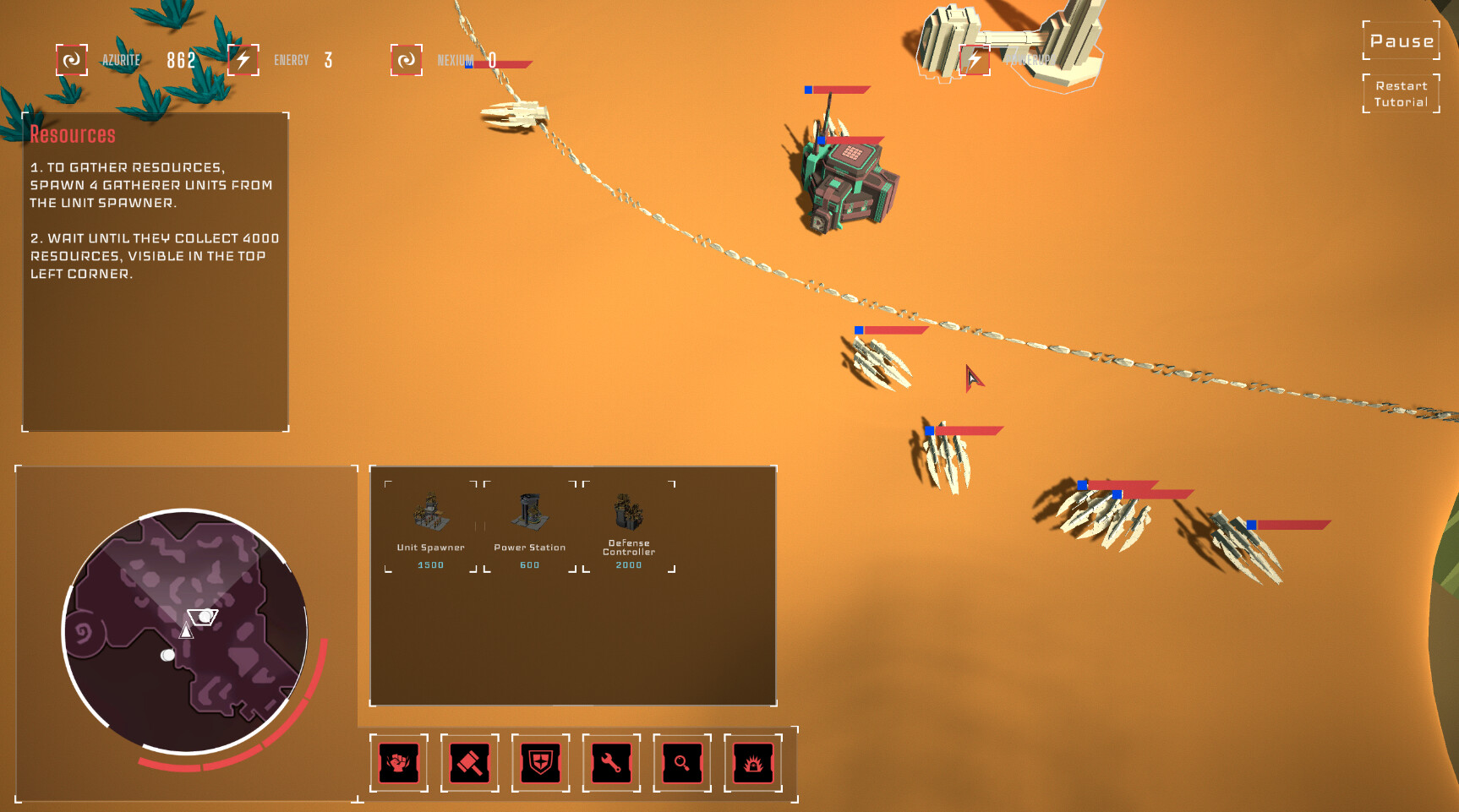Select the wrench repair icon
The width and height of the screenshot is (1459, 812).
coord(612,763)
